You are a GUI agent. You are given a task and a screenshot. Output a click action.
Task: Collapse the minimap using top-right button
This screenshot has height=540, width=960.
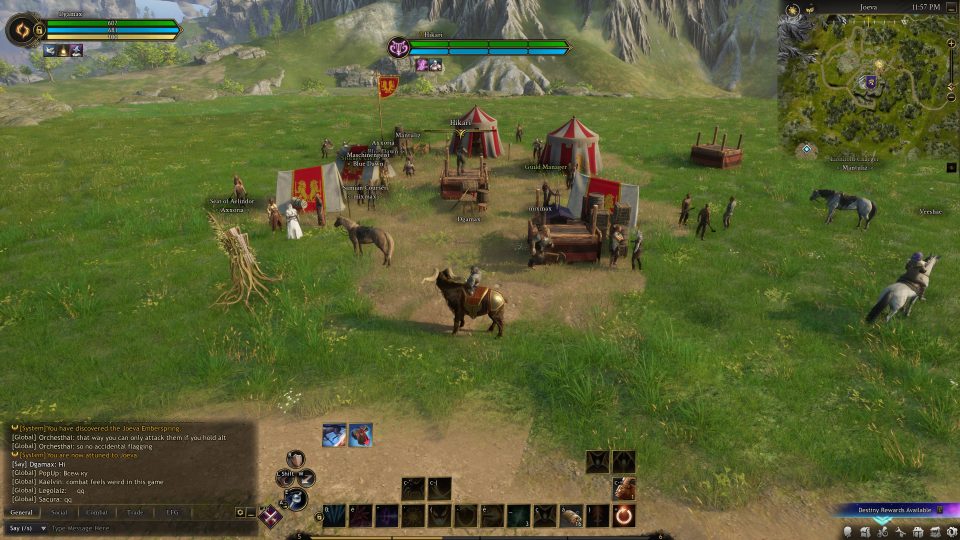pyautogui.click(x=951, y=8)
